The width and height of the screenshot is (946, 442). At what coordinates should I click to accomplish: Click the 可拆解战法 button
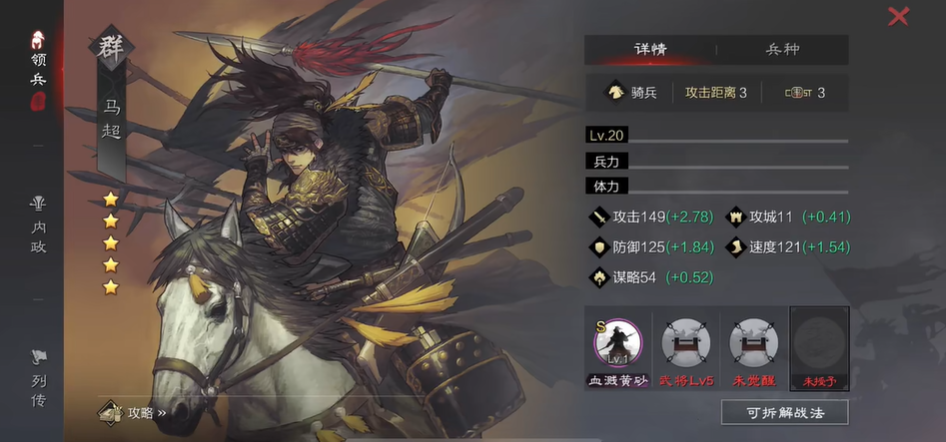pyautogui.click(x=784, y=412)
